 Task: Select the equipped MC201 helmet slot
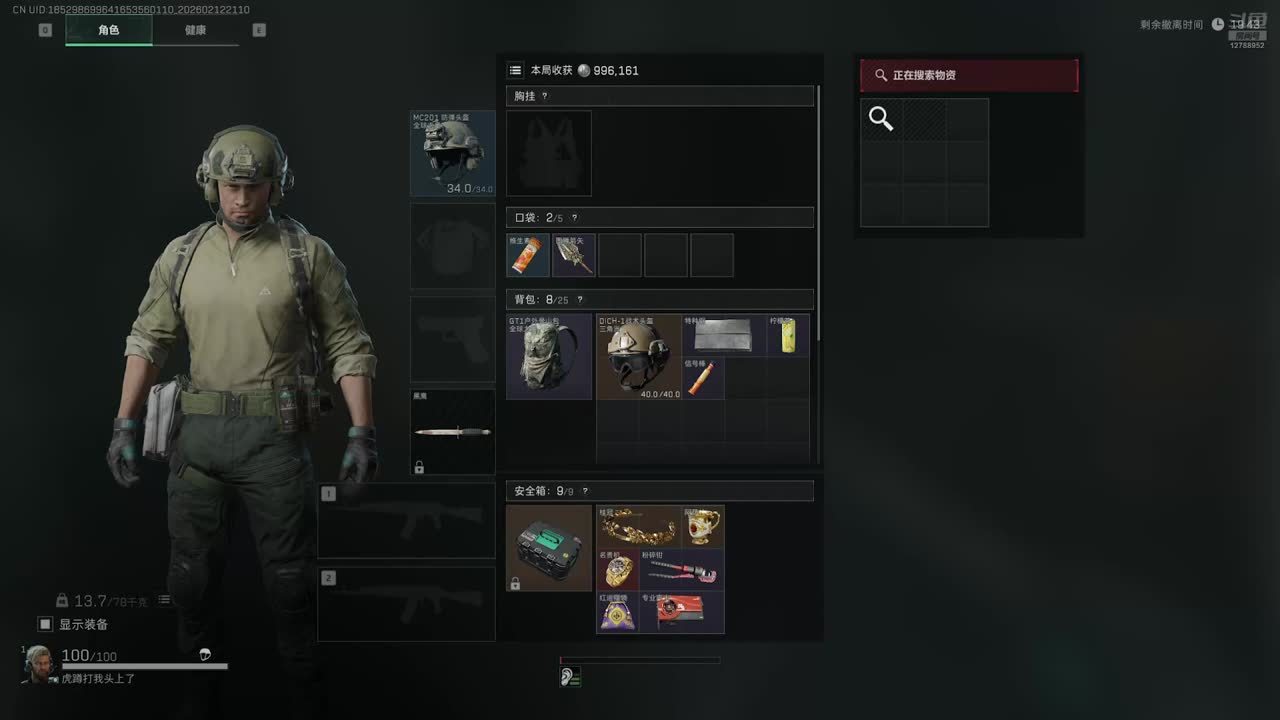click(452, 153)
